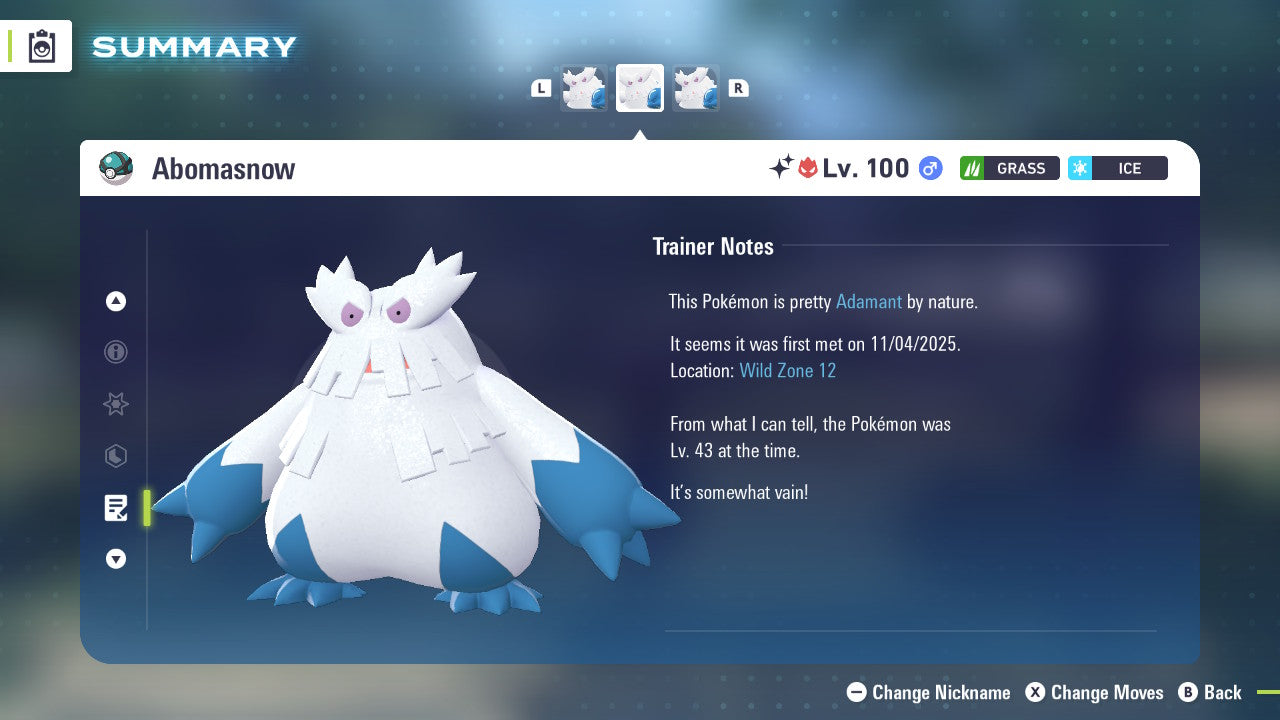
Task: Select the rightmost Pokémon thumbnail
Action: [x=696, y=87]
